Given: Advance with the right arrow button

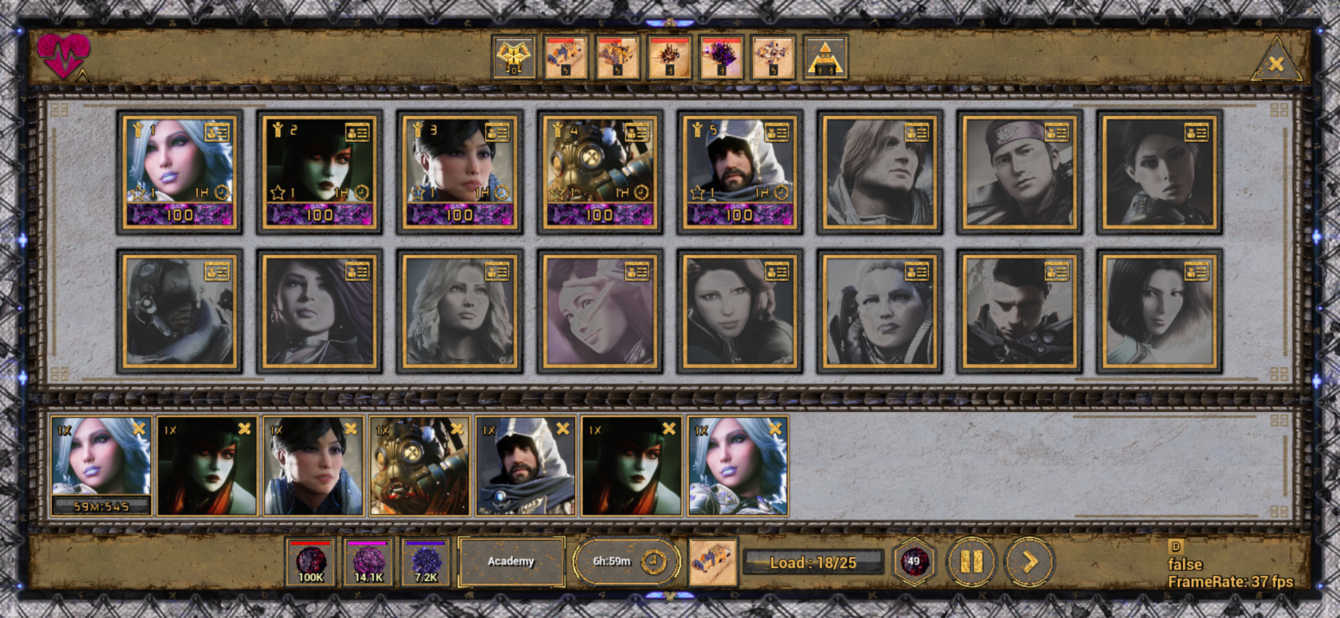Looking at the screenshot, I should (1029, 562).
